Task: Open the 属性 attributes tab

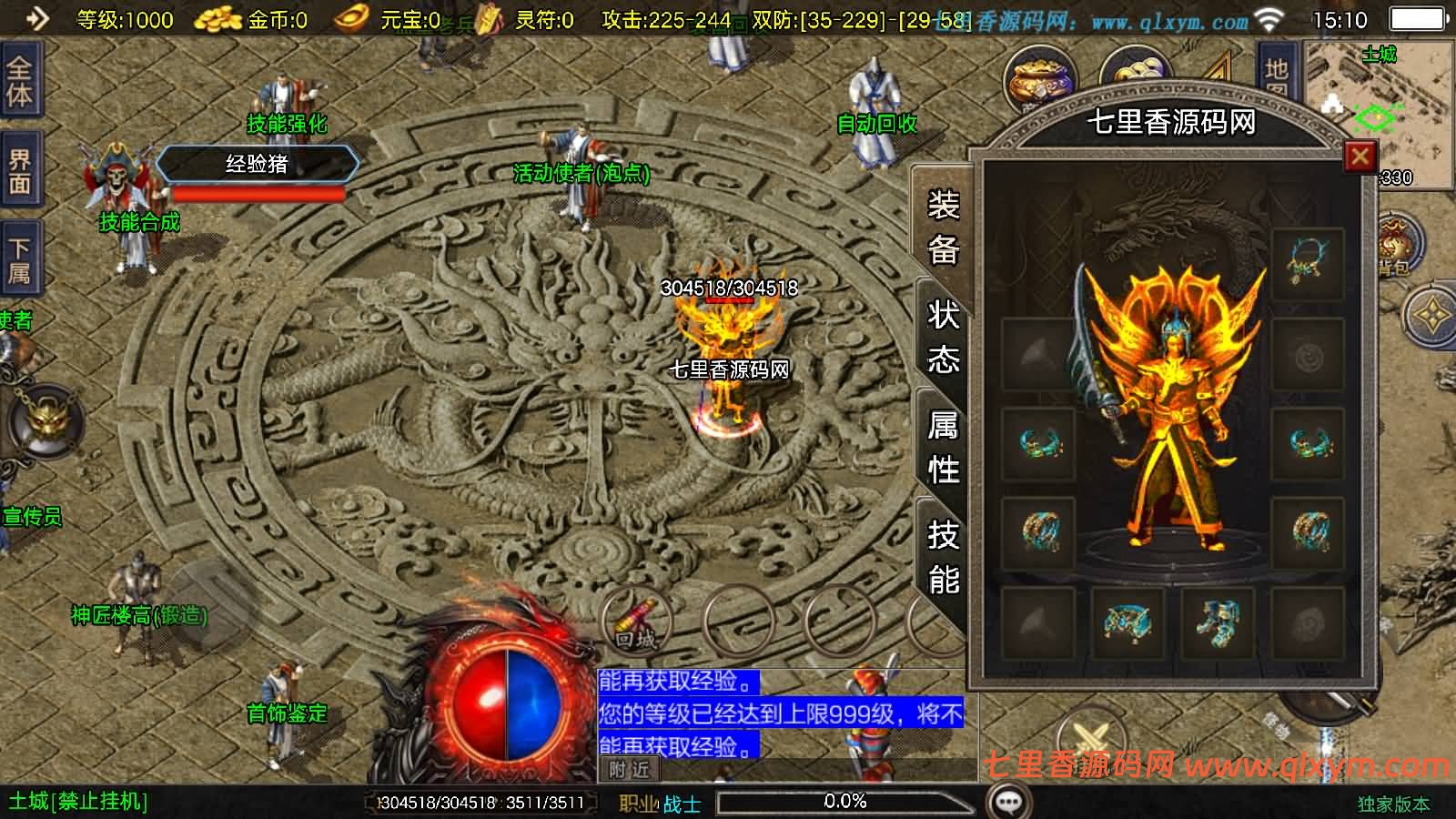Action: [x=943, y=447]
